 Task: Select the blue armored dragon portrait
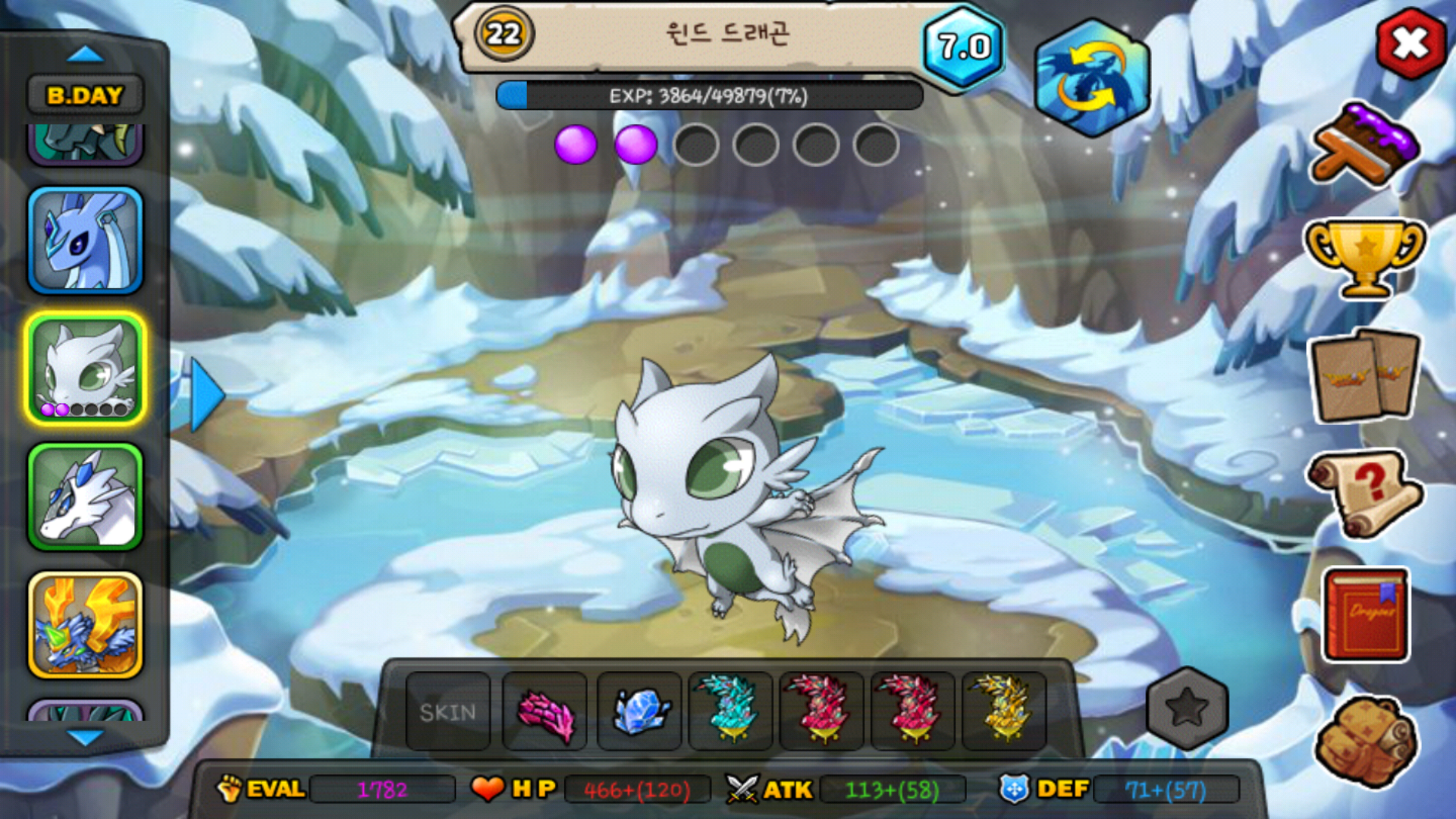pyautogui.click(x=85, y=240)
